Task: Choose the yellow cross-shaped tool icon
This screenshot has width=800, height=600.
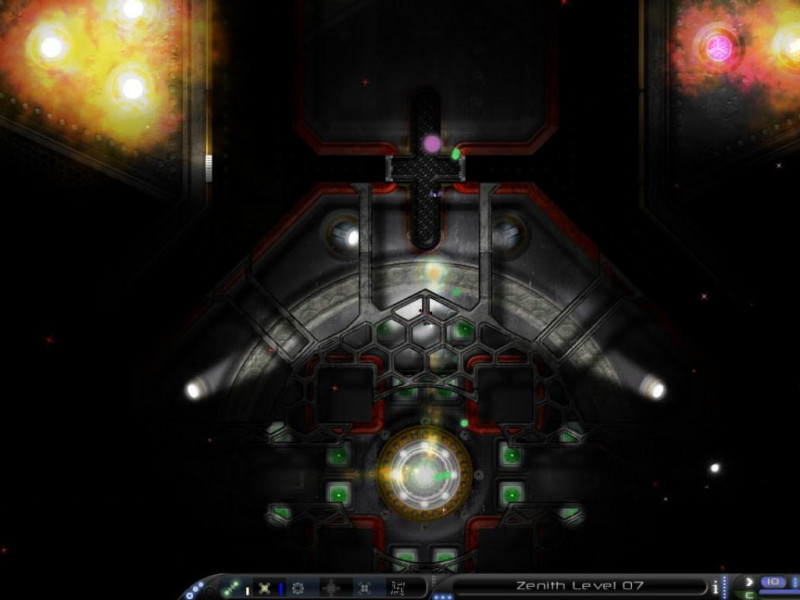Action: click(264, 588)
